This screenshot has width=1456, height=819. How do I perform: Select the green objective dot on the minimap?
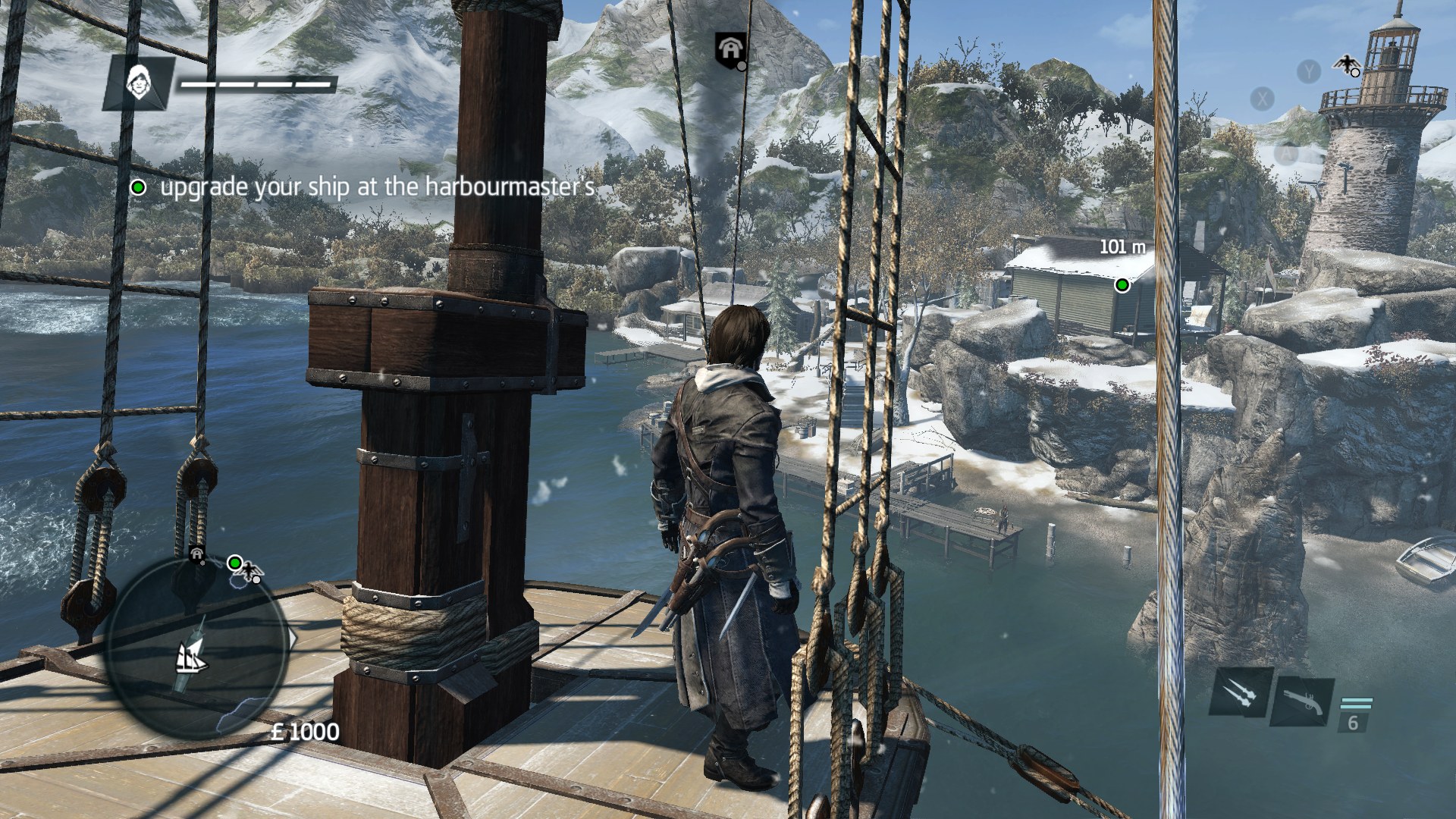(234, 563)
